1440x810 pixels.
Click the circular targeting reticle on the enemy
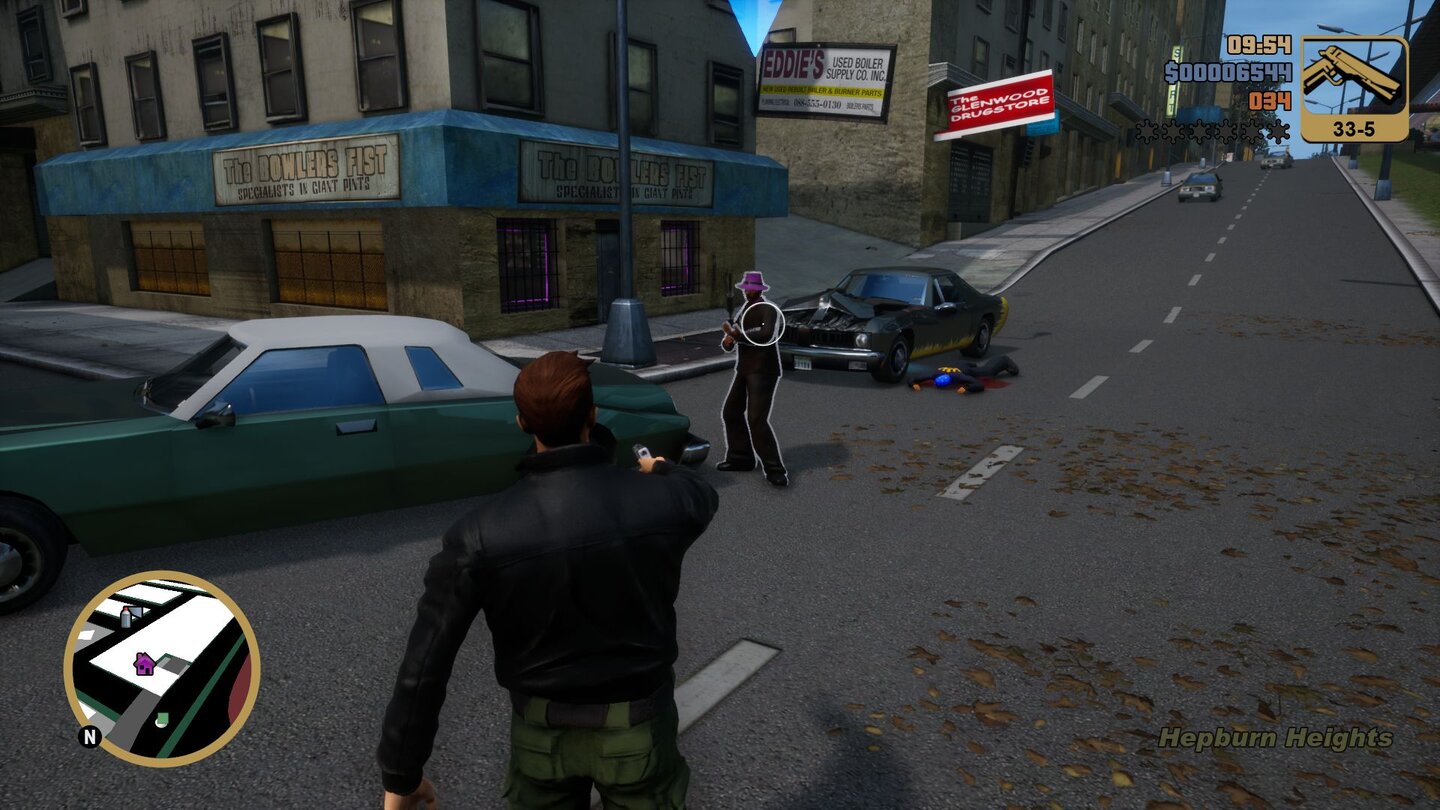click(x=761, y=322)
